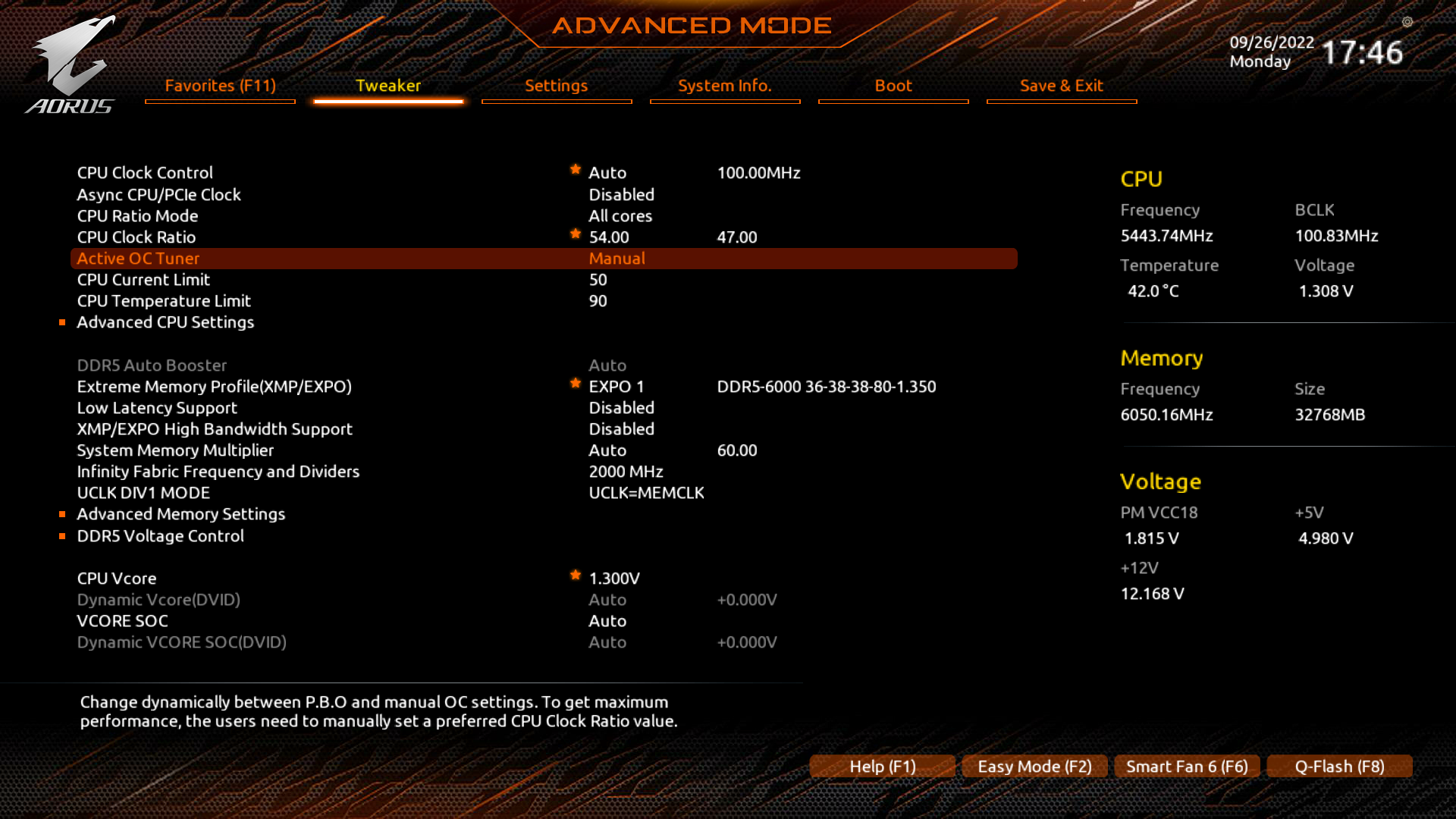Open the settings gear icon top right
The height and width of the screenshot is (819, 1456).
(x=1408, y=23)
